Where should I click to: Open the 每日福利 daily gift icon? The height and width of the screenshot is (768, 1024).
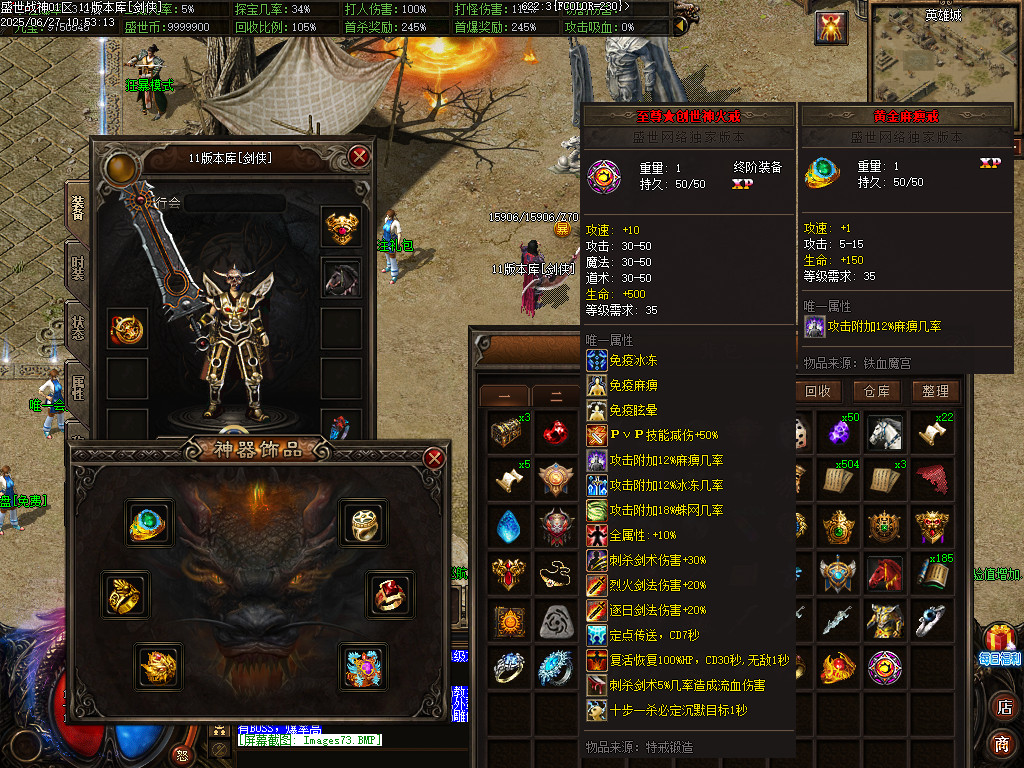point(1000,644)
